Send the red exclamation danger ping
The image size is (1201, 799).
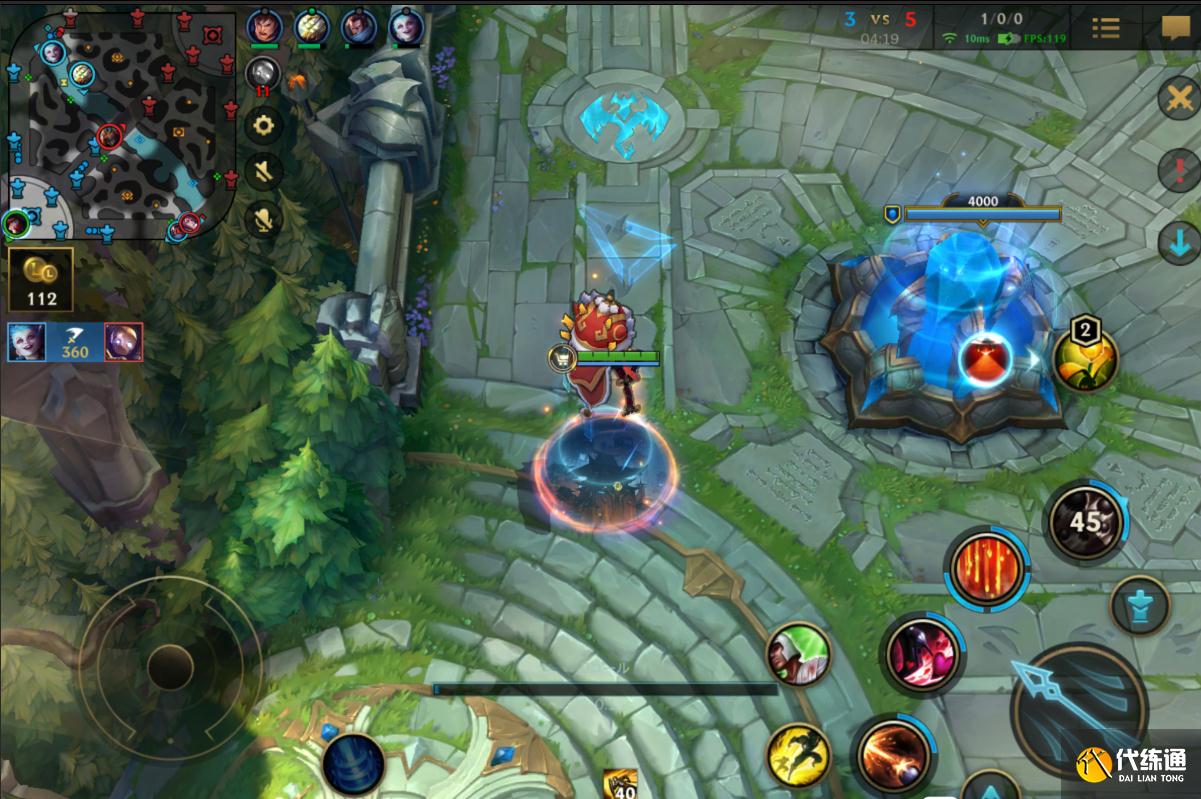coord(1179,170)
